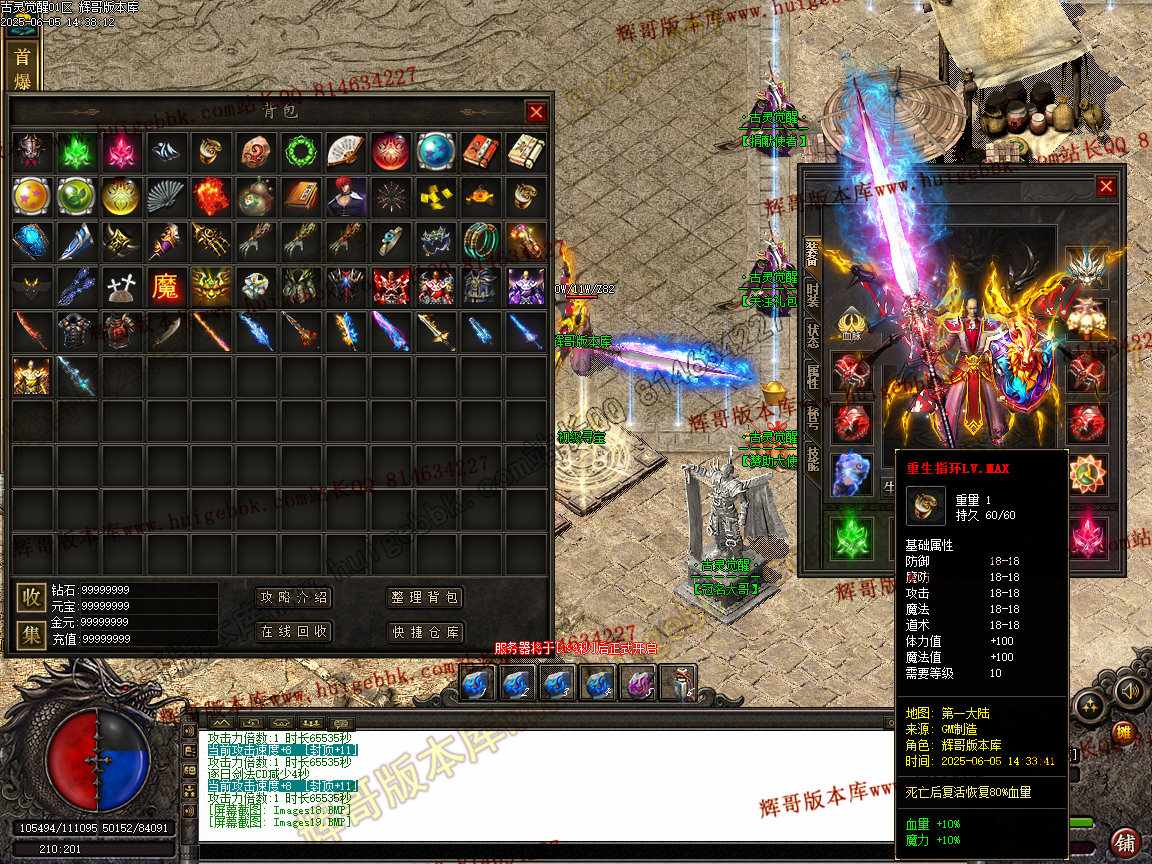Open the 属性 attributes tab
Screen dimensions: 1152x864
(x=812, y=377)
